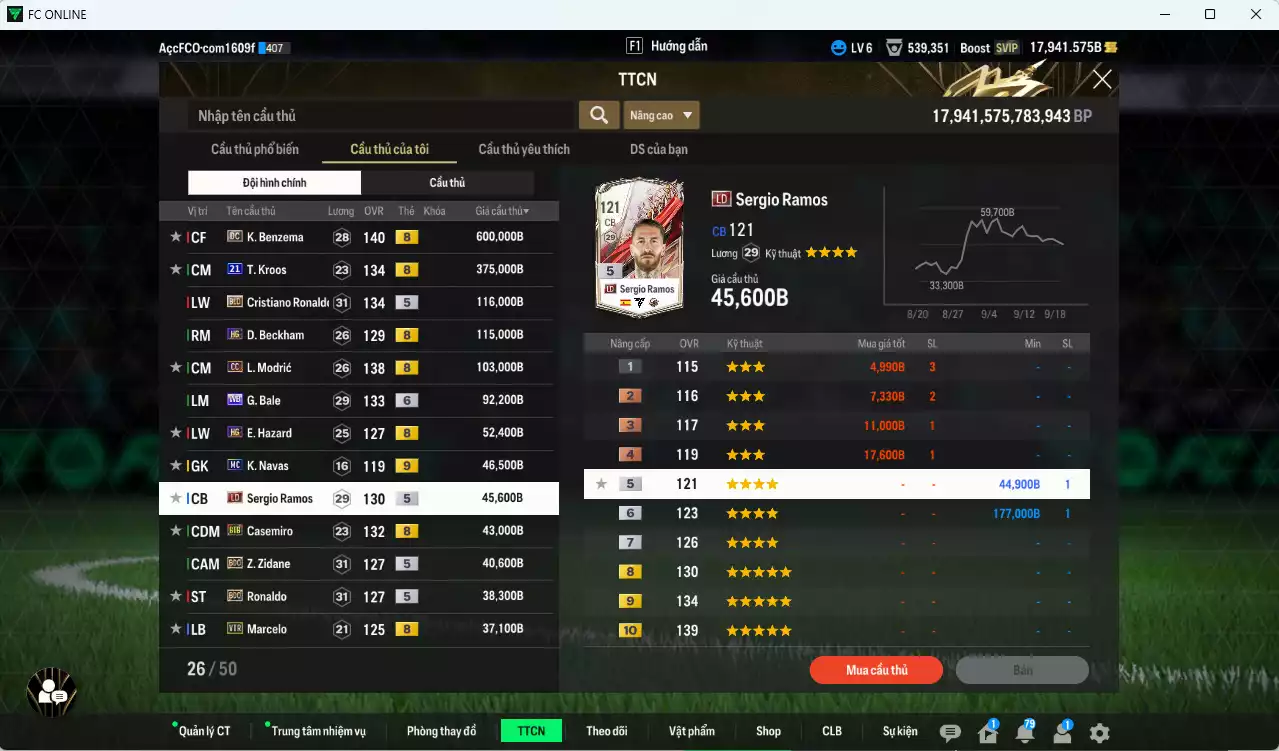Screen dimensions: 1279x751
Task: Choose the upgrade level 1 row
Action: click(x=836, y=367)
